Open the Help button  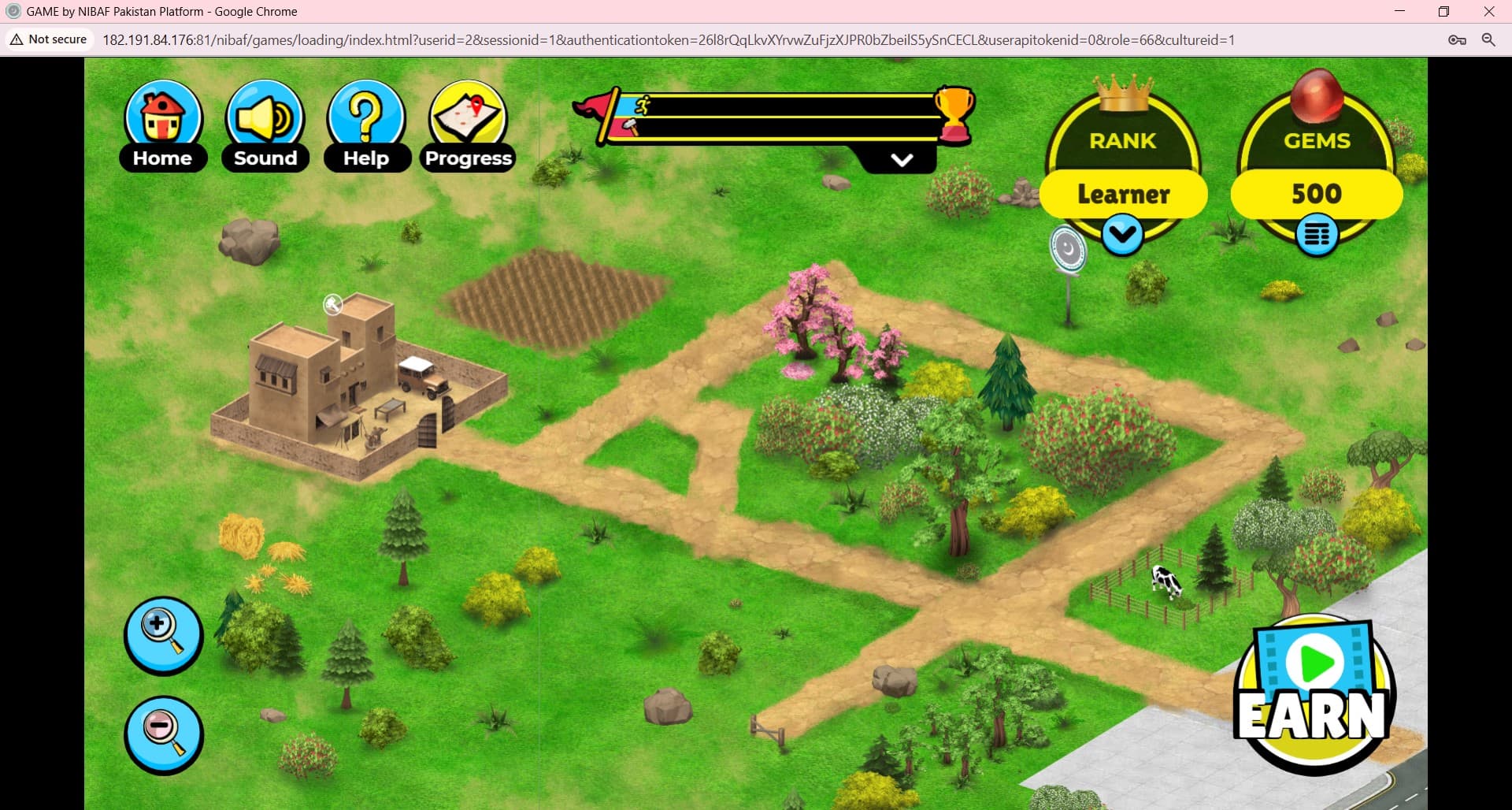click(x=366, y=126)
